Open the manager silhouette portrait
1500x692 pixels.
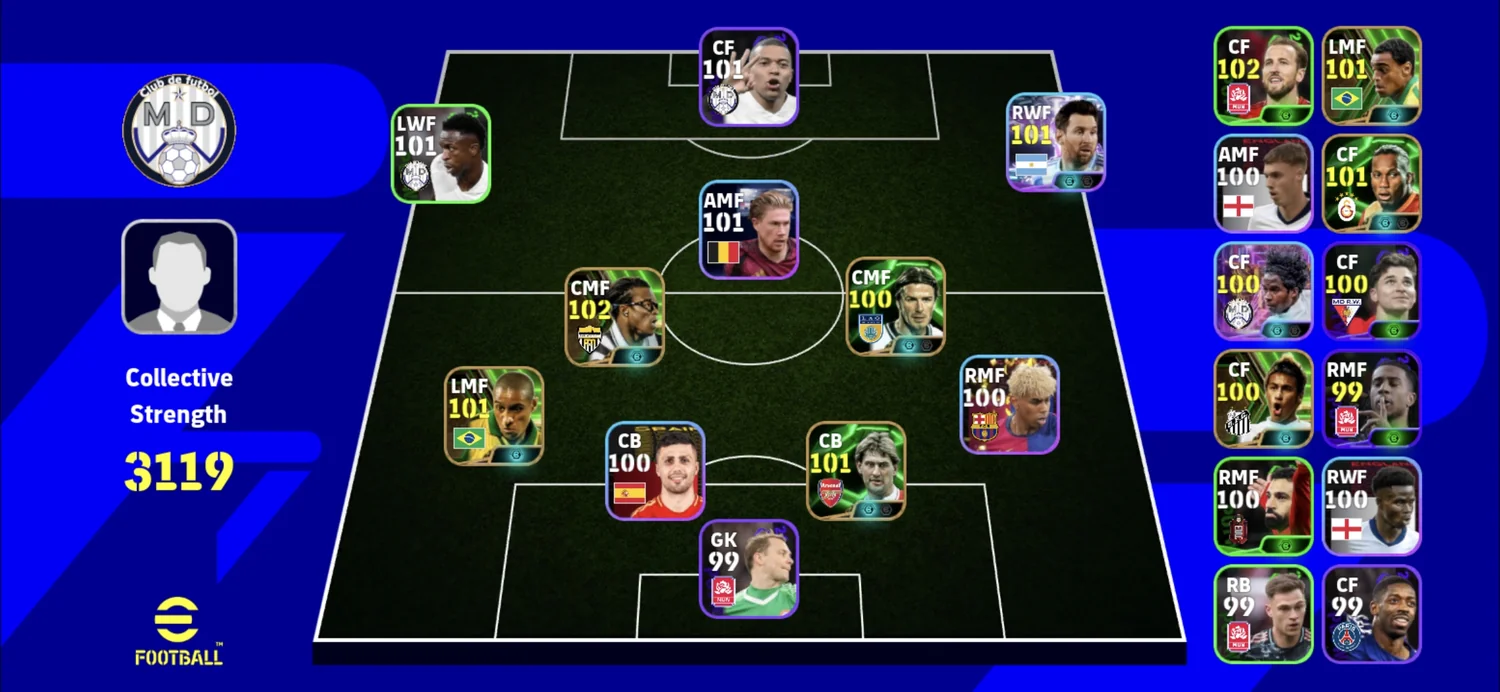click(179, 277)
